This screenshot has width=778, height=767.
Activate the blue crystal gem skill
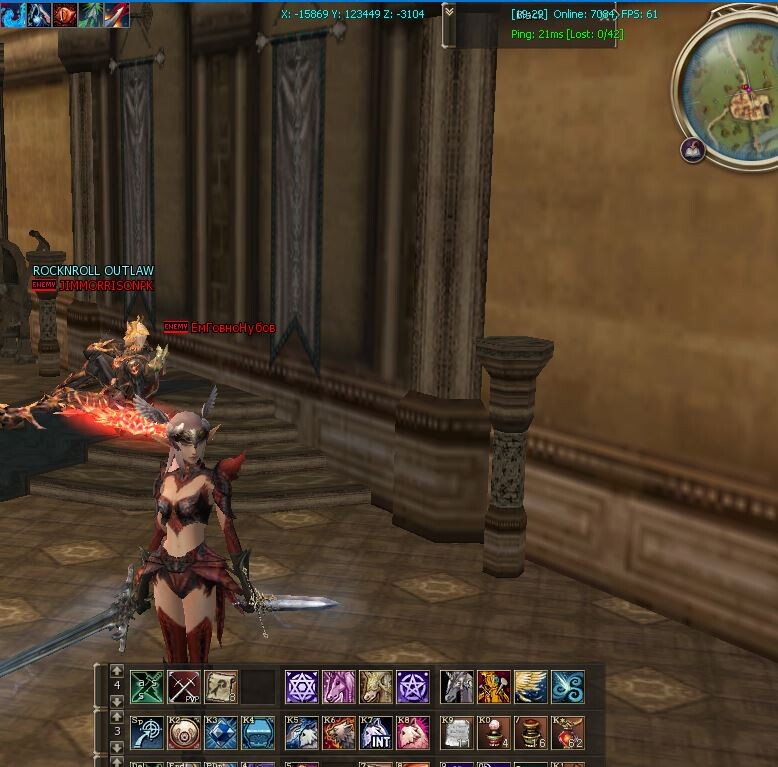(221, 733)
